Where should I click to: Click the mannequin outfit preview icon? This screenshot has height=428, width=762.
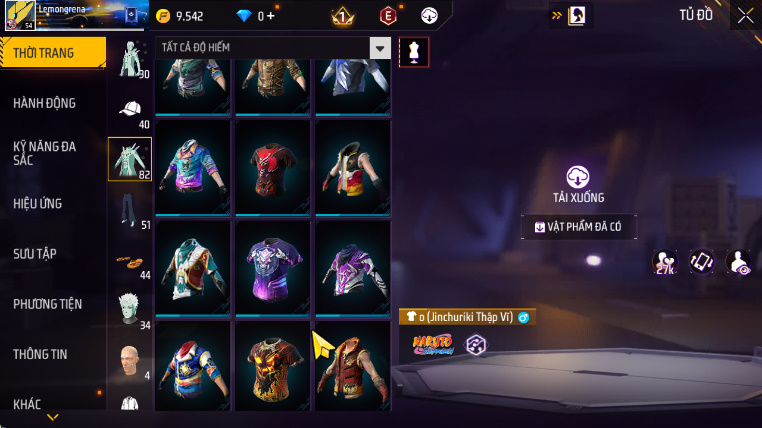point(413,52)
